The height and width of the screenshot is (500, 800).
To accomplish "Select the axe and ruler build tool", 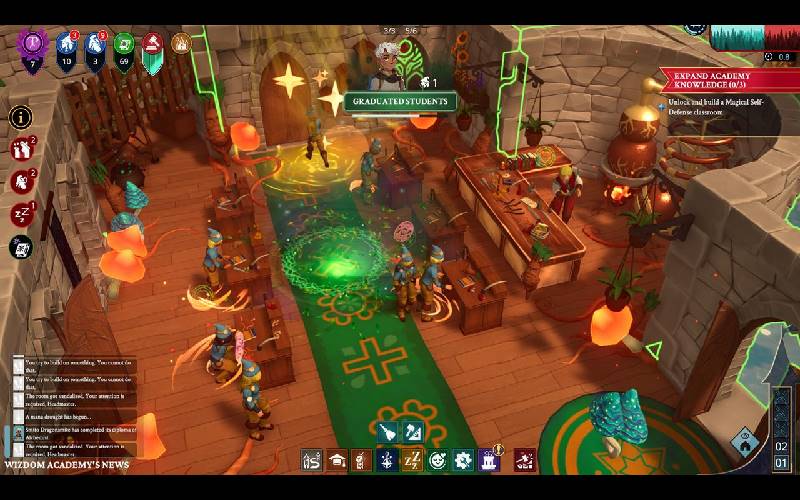I will tap(413, 432).
